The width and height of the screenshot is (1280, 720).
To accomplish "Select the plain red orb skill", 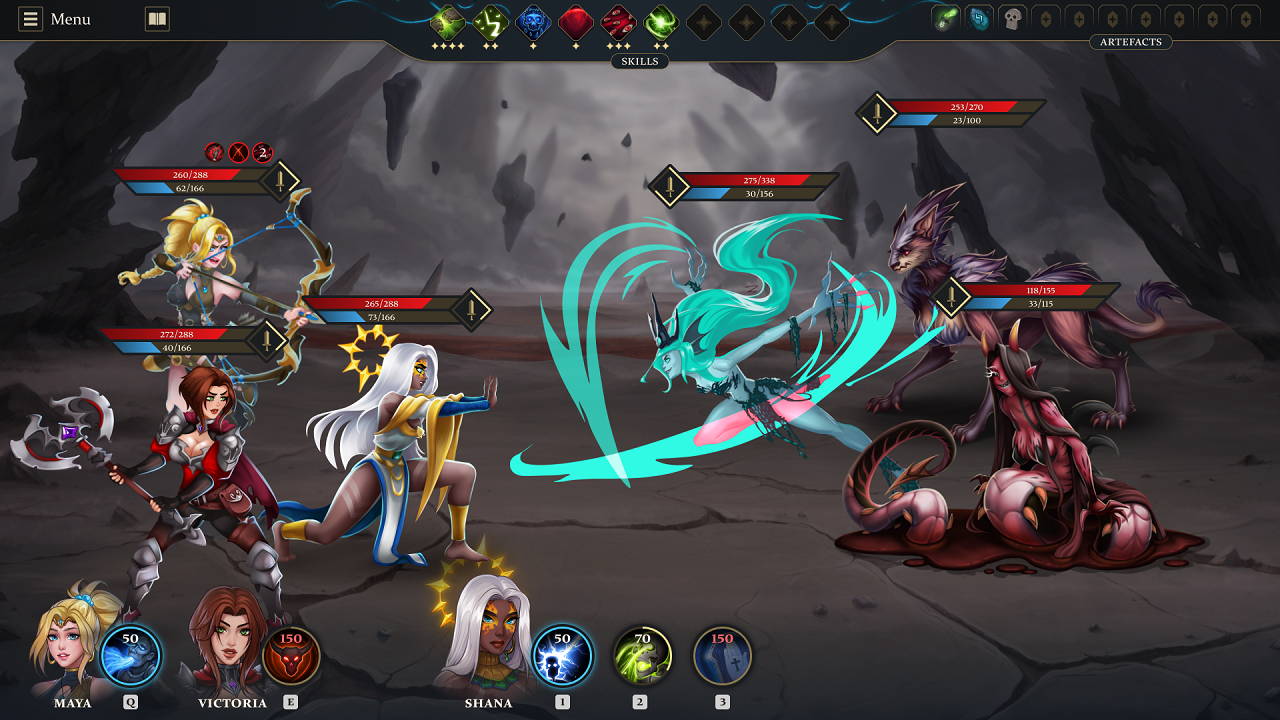I will click(x=576, y=22).
